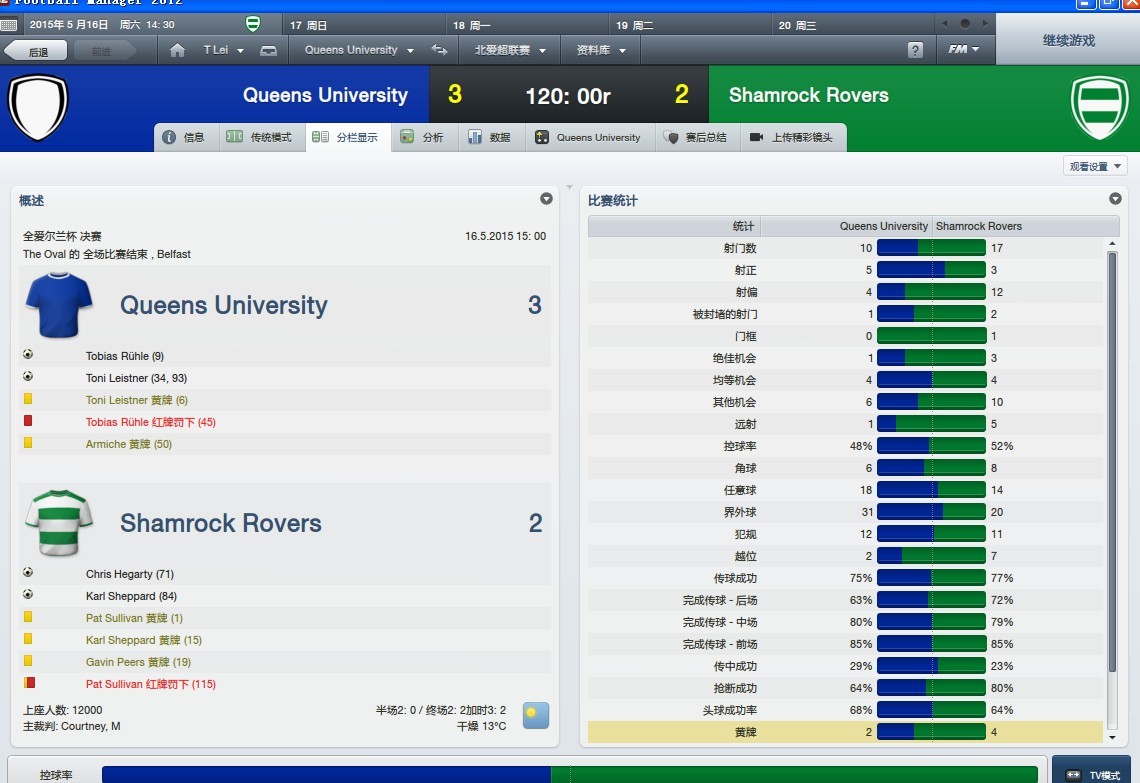The height and width of the screenshot is (783, 1140).
Task: Open the home screen icon
Action: pos(178,50)
